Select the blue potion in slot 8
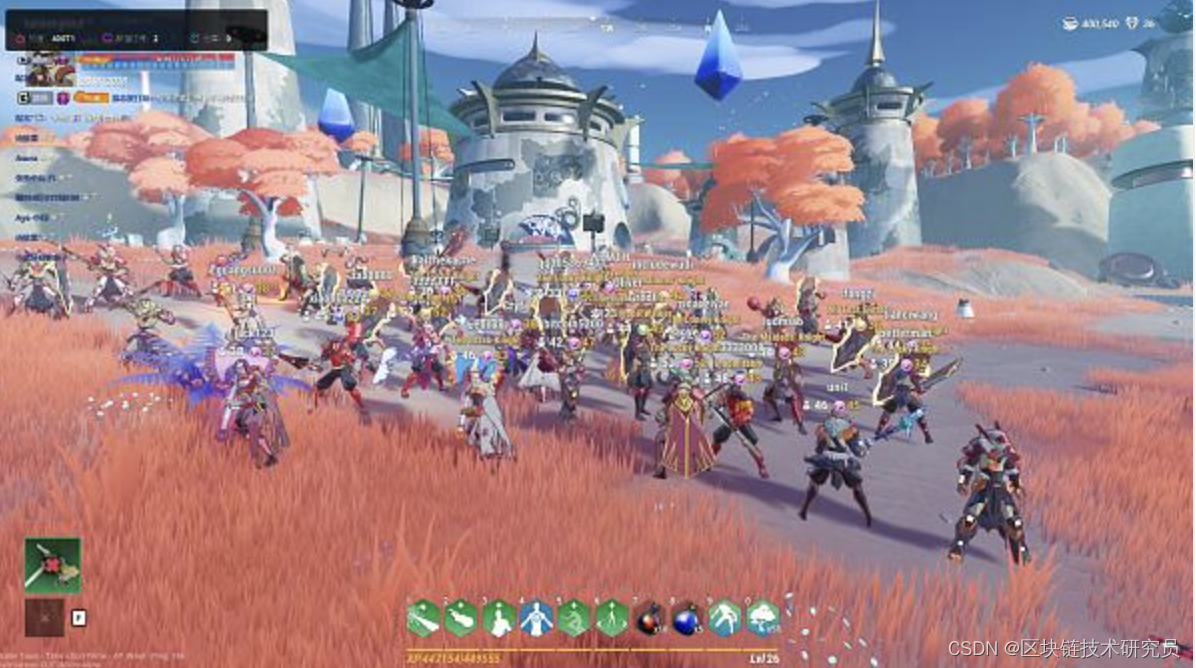Viewport: 1196px width, 668px height. (687, 619)
